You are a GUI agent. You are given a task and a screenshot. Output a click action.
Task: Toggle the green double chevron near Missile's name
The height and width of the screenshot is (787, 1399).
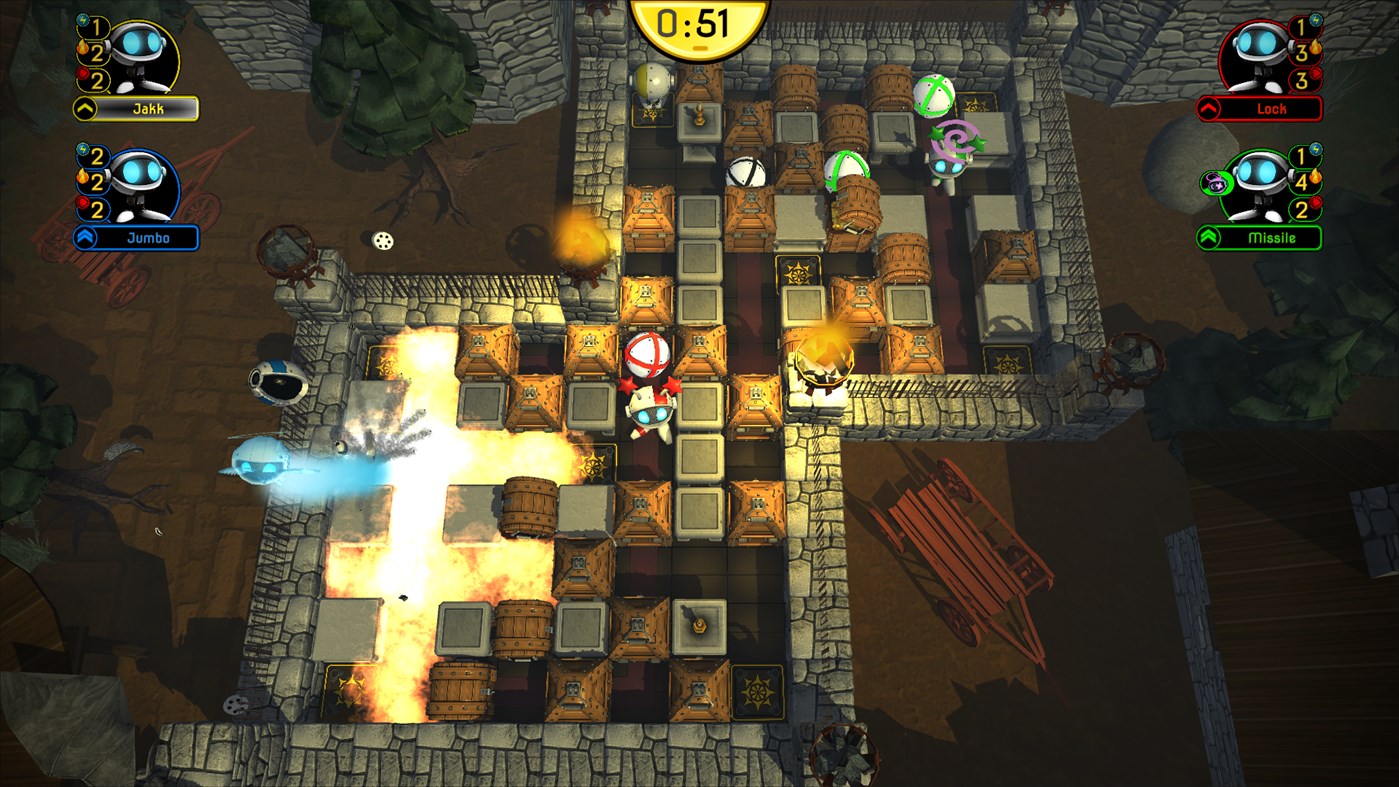pyautogui.click(x=1208, y=235)
